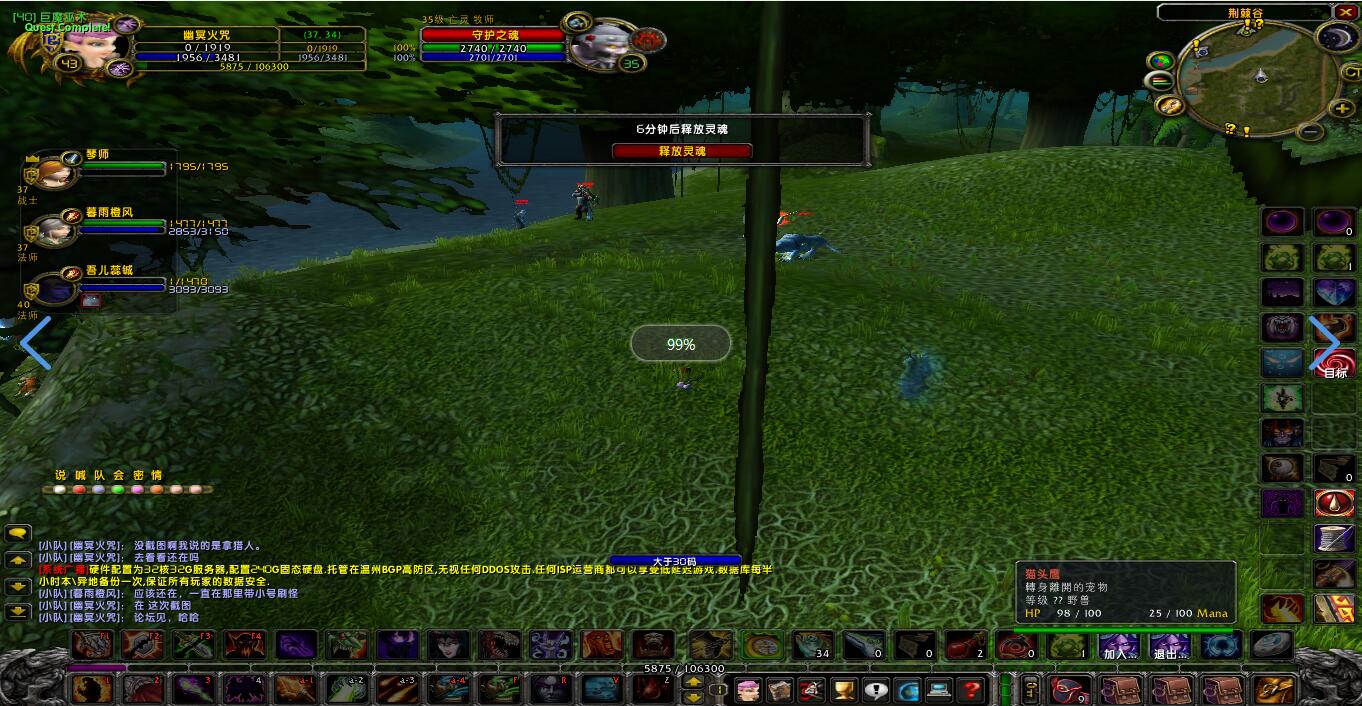The width and height of the screenshot is (1362, 706).
Task: Open the world map globe button
Action: pyautogui.click(x=907, y=690)
